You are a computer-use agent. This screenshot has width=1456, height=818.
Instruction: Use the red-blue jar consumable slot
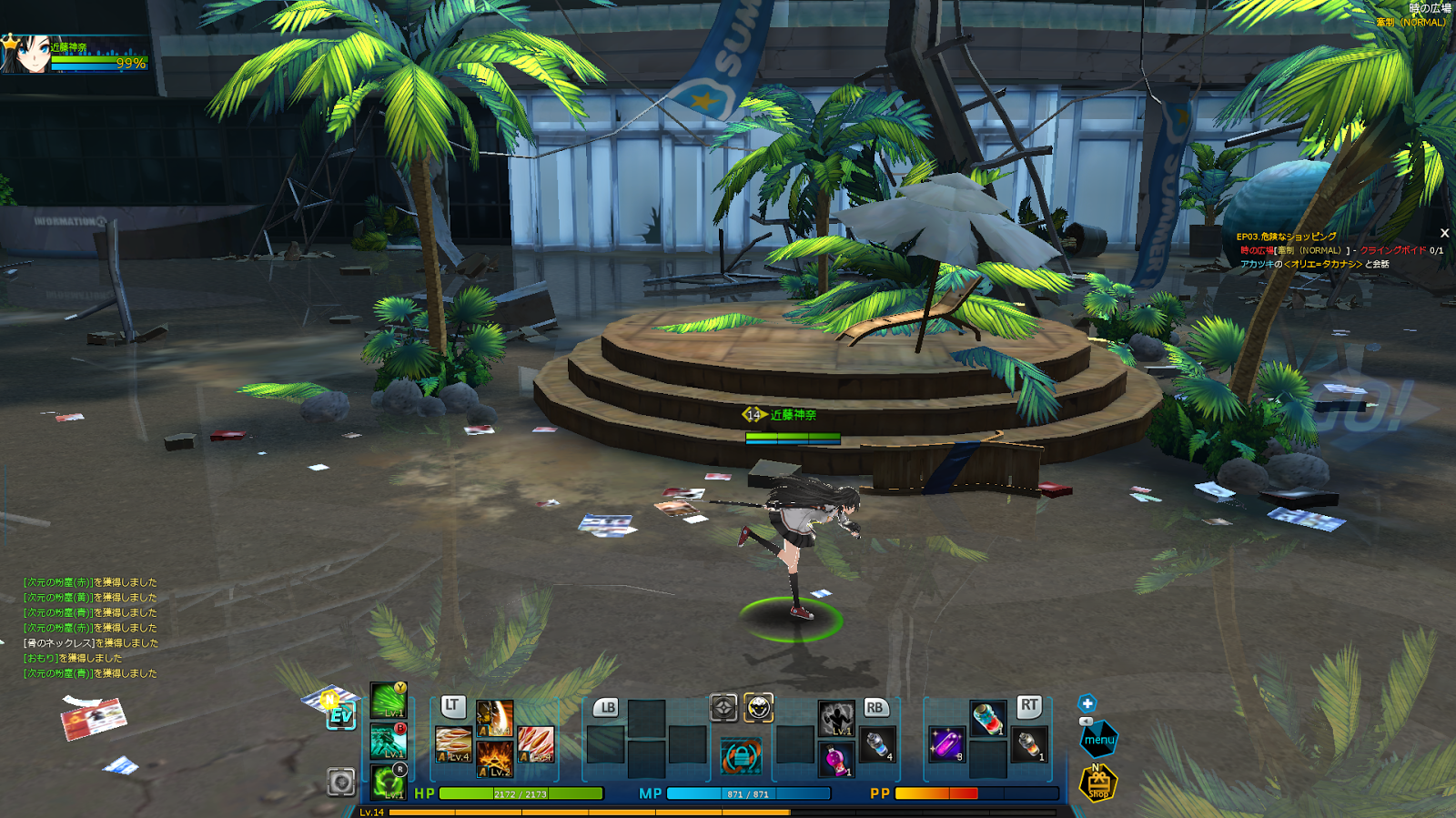pyautogui.click(x=987, y=718)
